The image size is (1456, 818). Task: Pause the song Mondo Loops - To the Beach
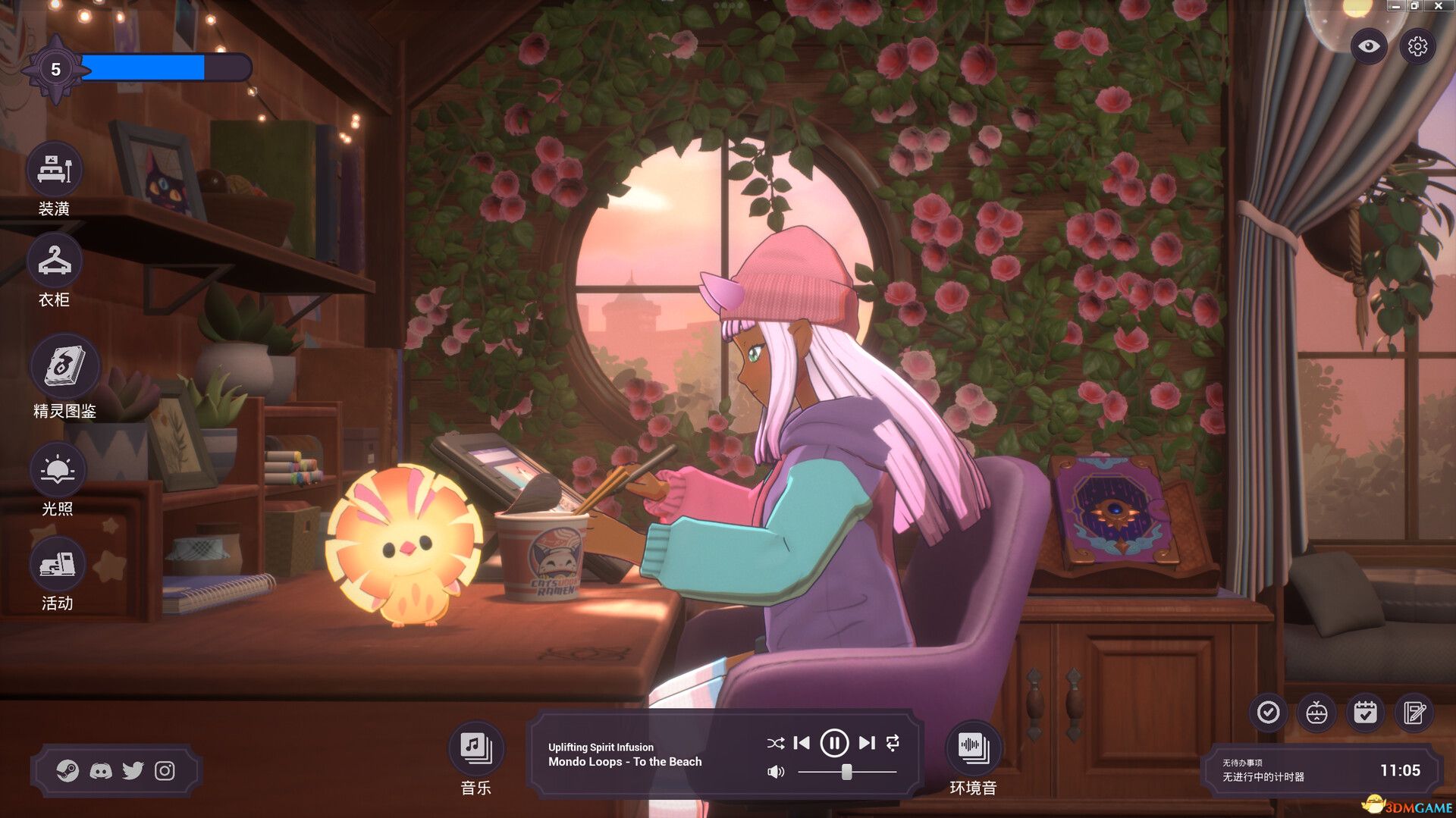(834, 744)
